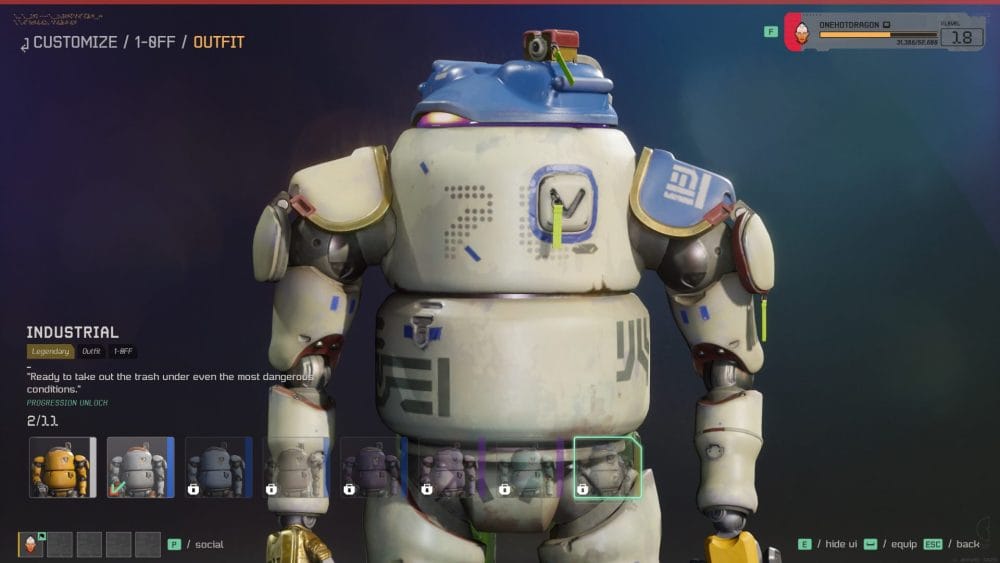1000x563 pixels.
Task: Go back to Customize in breadcrumb
Action: [x=74, y=42]
